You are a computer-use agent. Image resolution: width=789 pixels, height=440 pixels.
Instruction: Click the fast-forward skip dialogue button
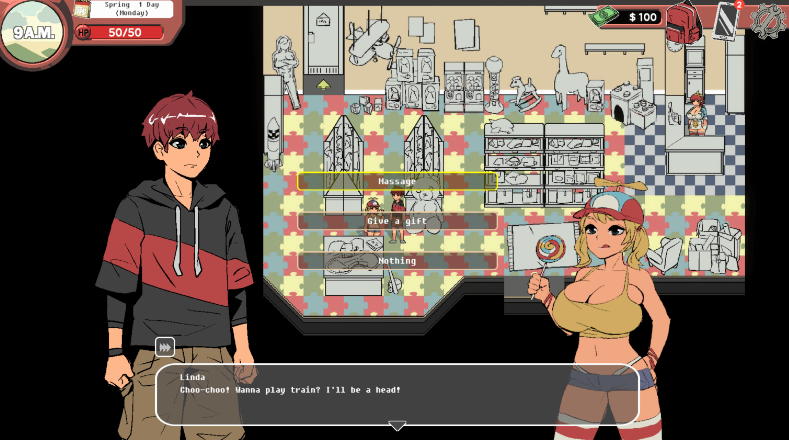coord(165,347)
